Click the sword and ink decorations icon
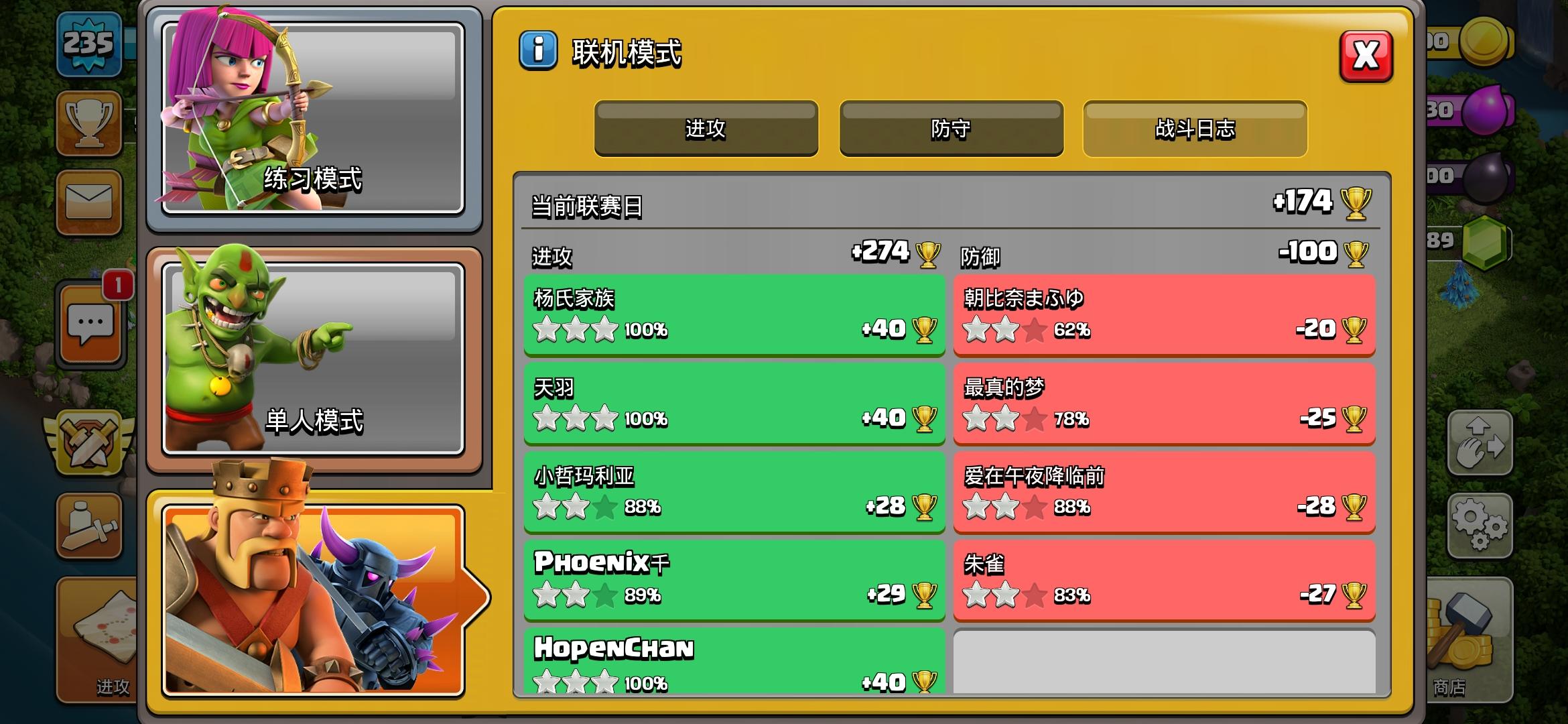1568x724 pixels. pyautogui.click(x=89, y=526)
